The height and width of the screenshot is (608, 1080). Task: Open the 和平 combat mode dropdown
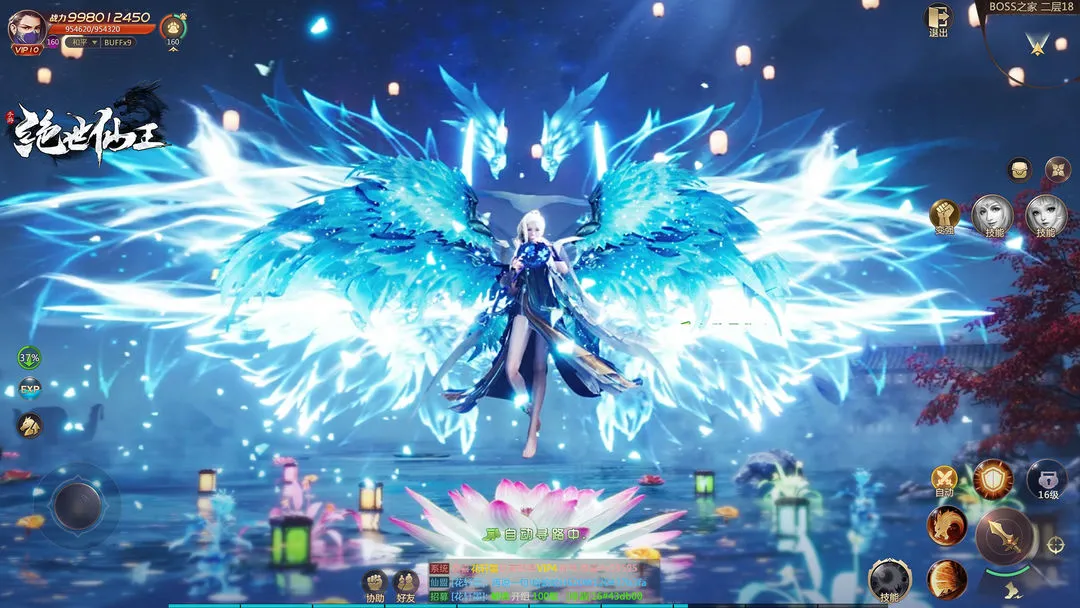[80, 42]
